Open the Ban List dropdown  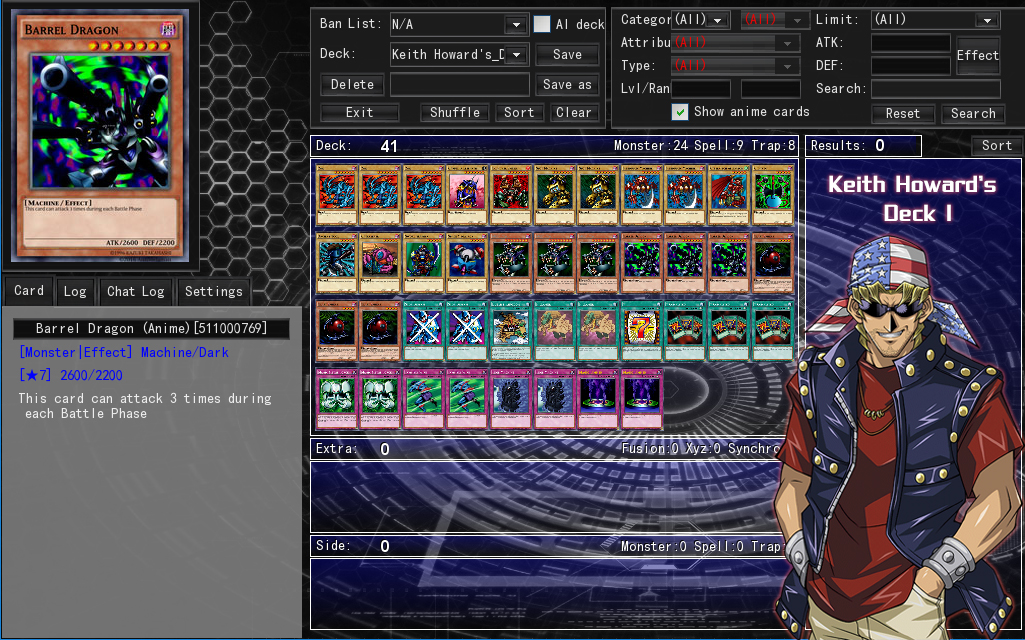click(x=516, y=25)
